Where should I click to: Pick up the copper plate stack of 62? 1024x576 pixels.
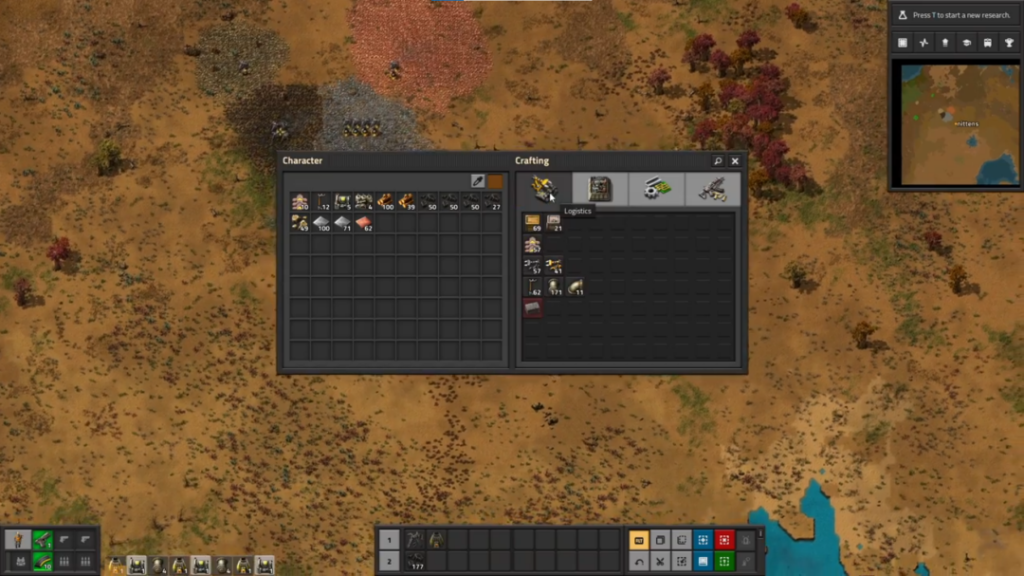point(364,223)
